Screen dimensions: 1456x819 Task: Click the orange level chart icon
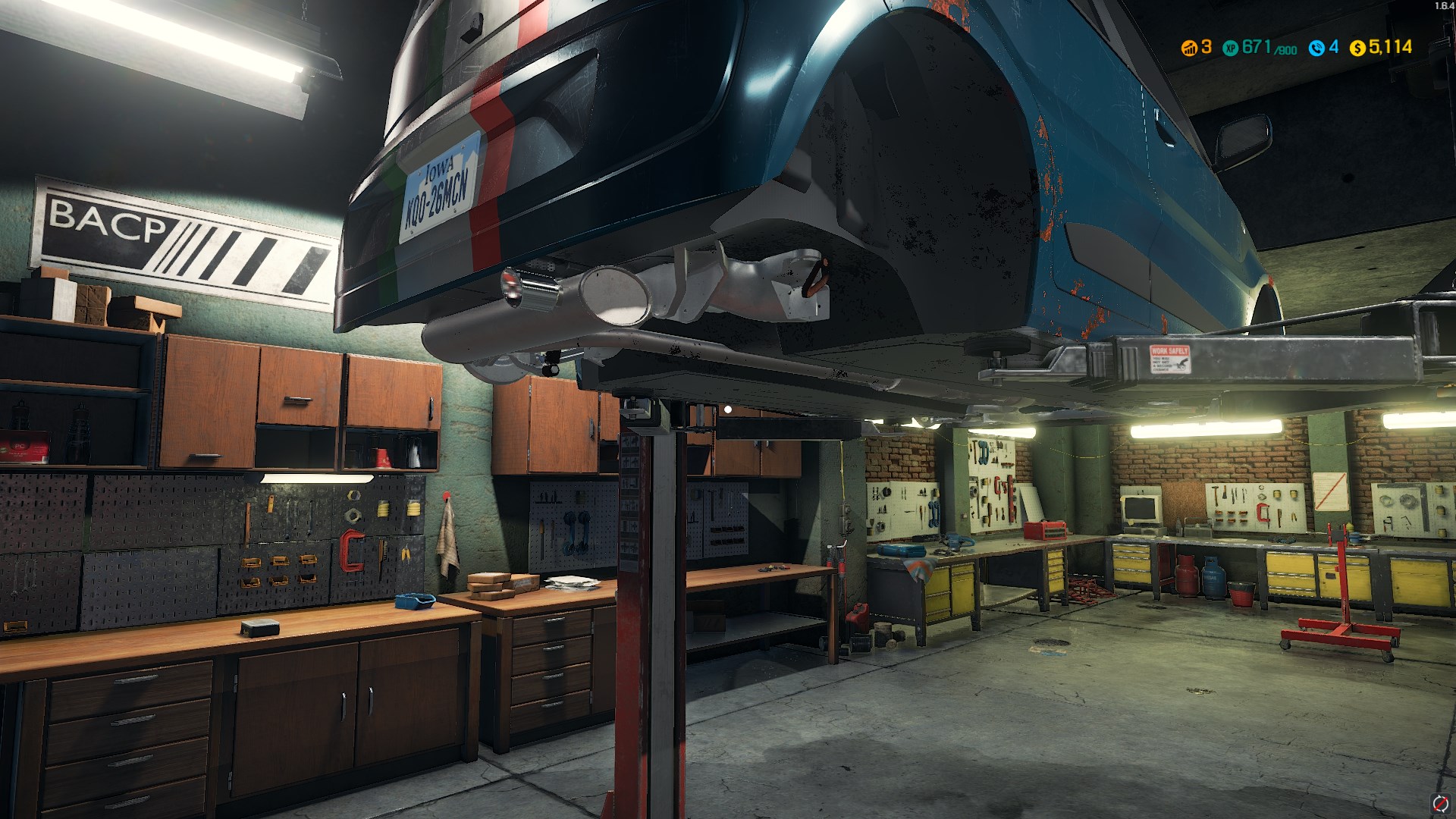click(1189, 48)
